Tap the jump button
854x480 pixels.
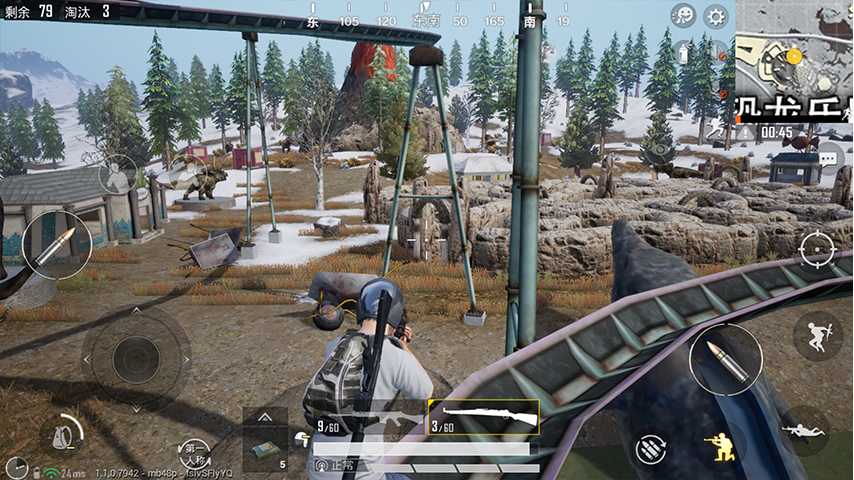click(x=816, y=336)
